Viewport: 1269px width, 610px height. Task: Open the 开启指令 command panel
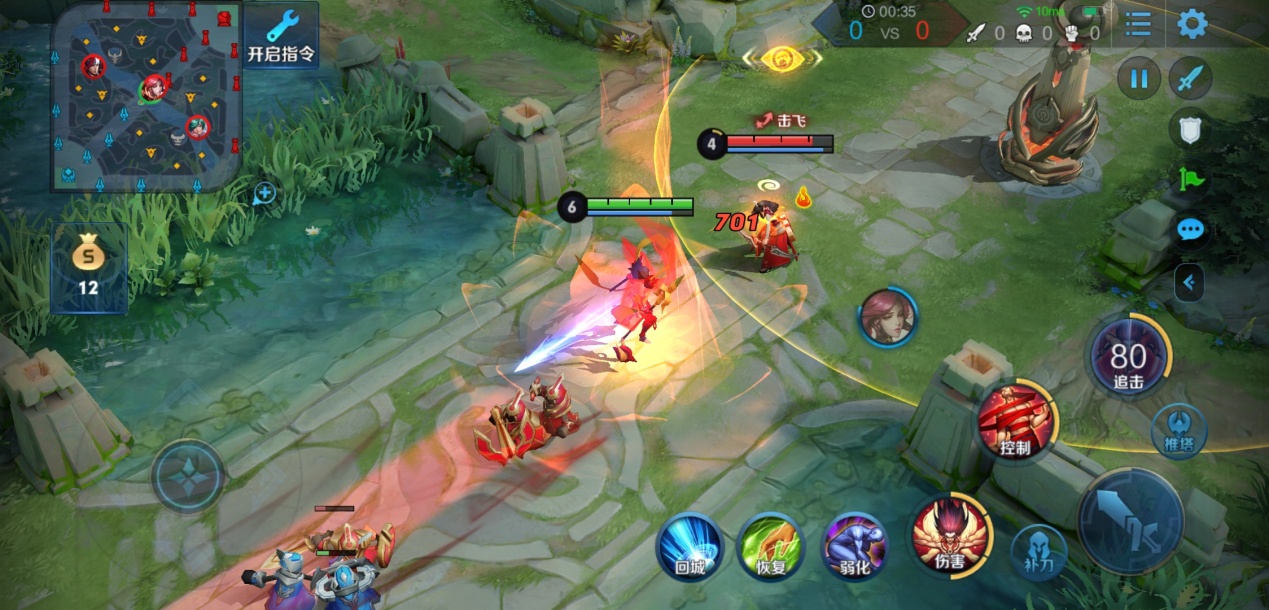point(282,38)
